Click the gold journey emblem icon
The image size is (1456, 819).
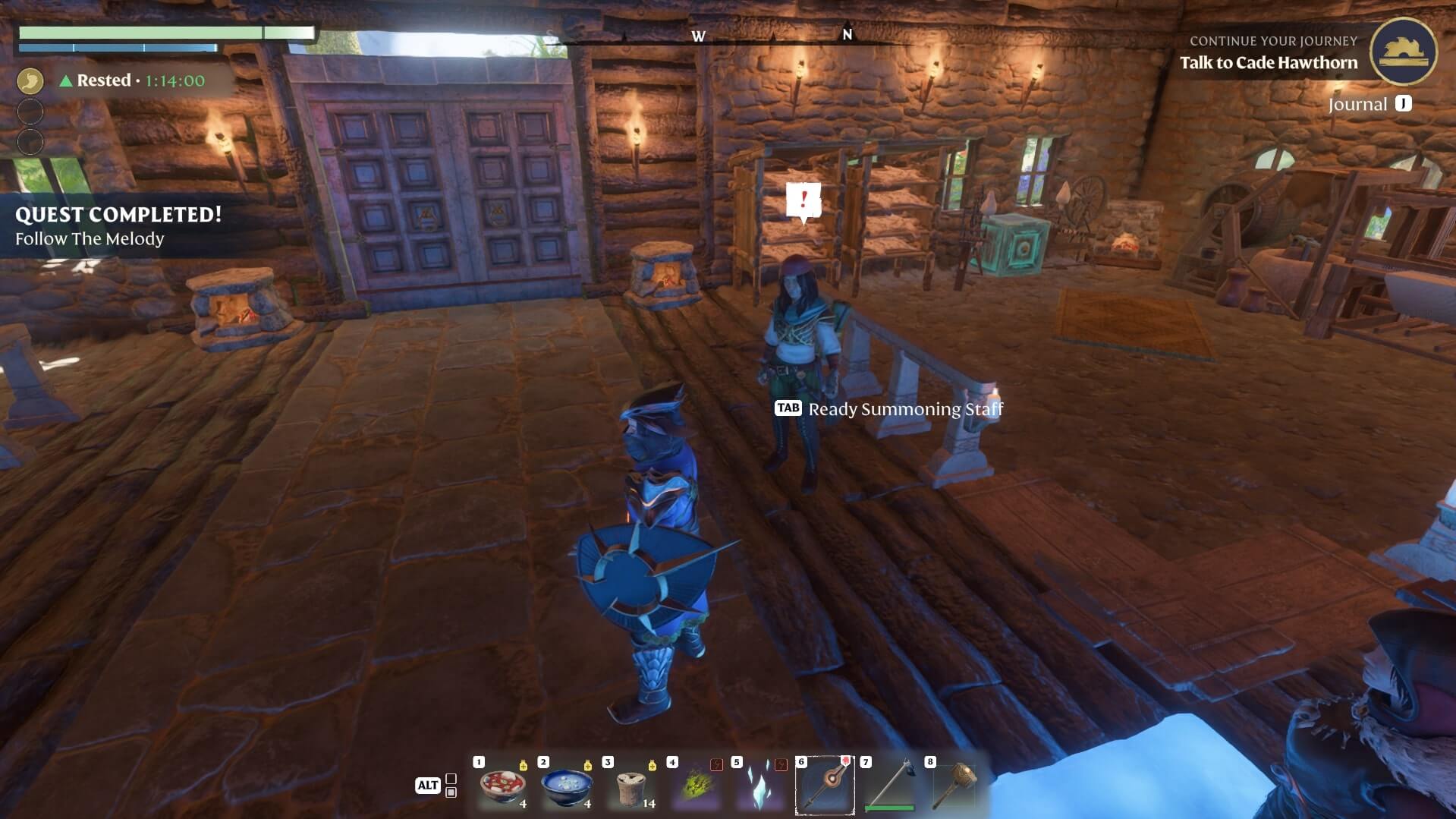1402,52
